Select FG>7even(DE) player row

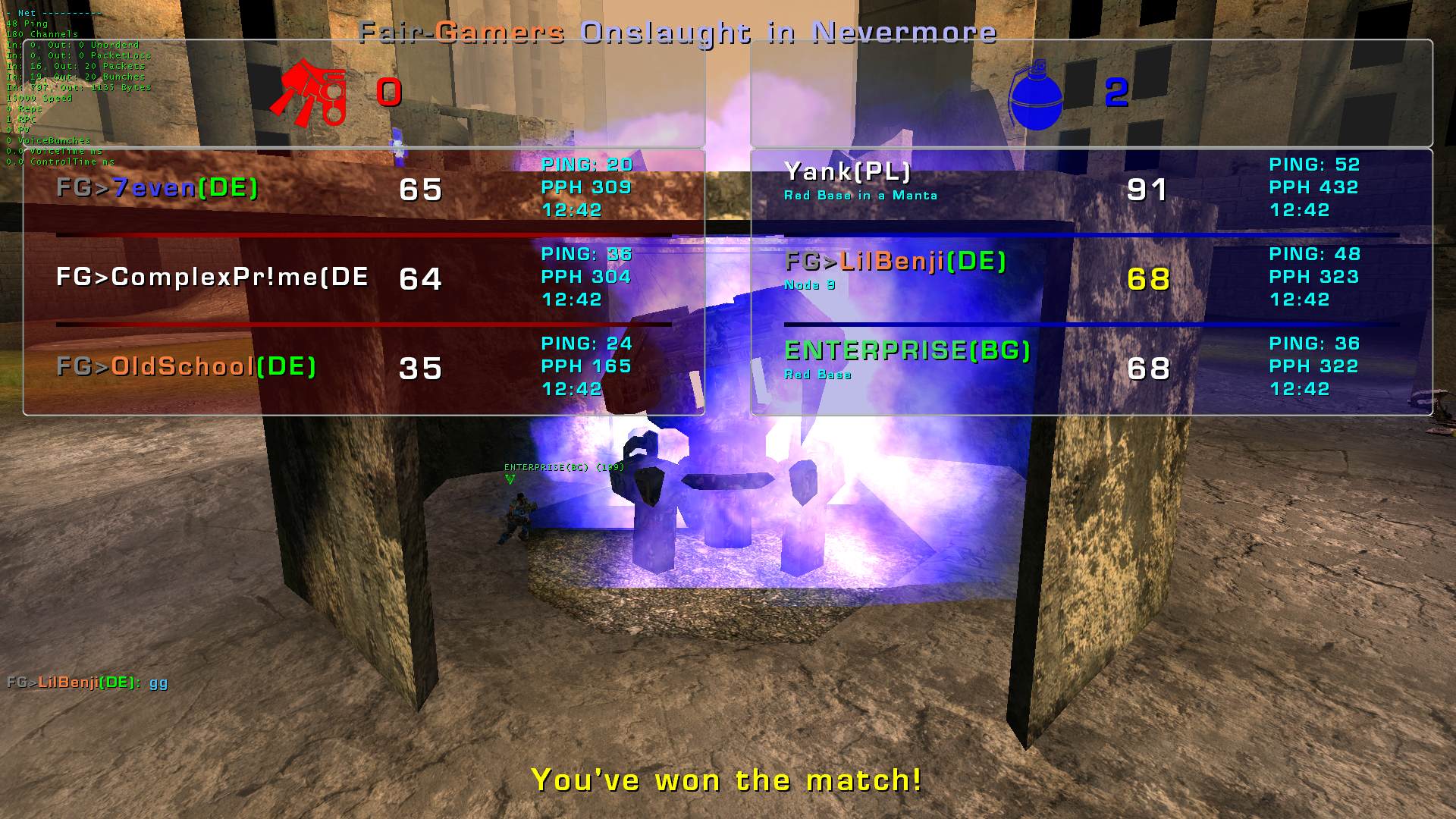coord(158,188)
